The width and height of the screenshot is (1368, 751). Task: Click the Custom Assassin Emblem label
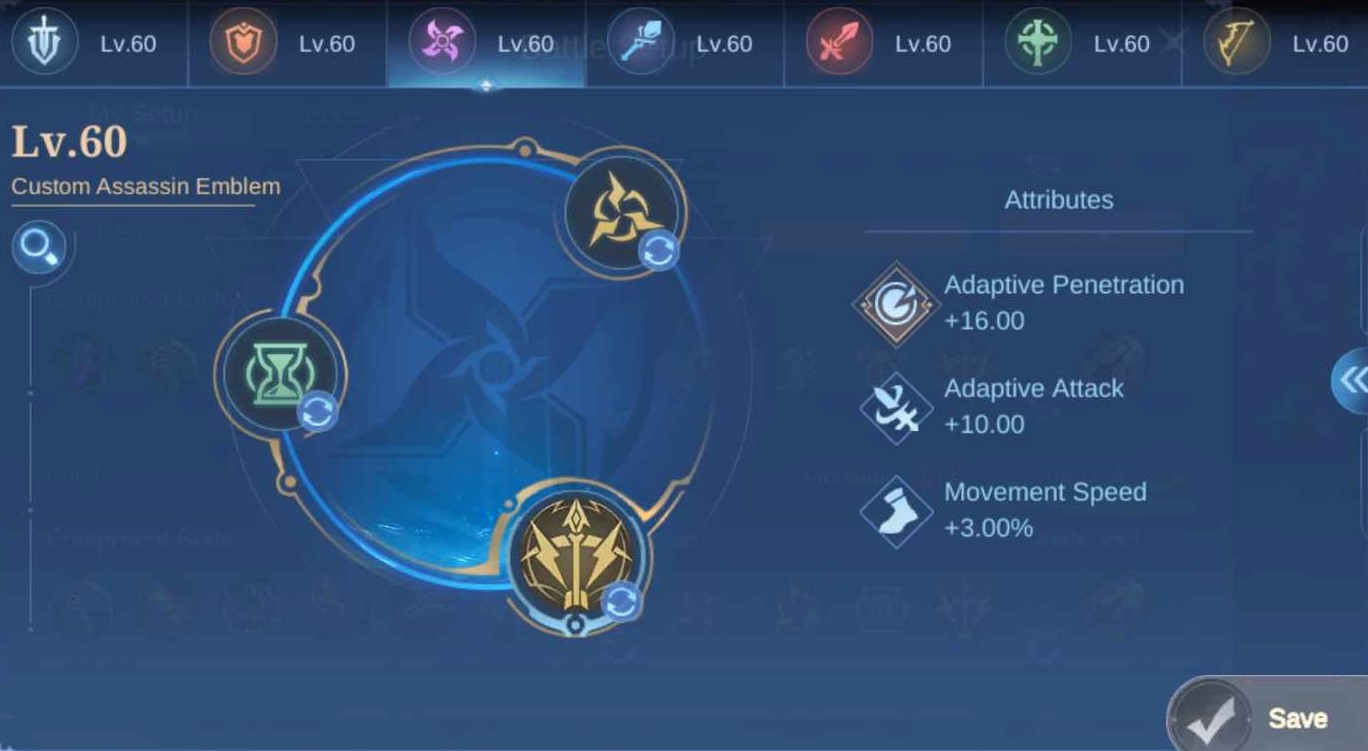(145, 185)
